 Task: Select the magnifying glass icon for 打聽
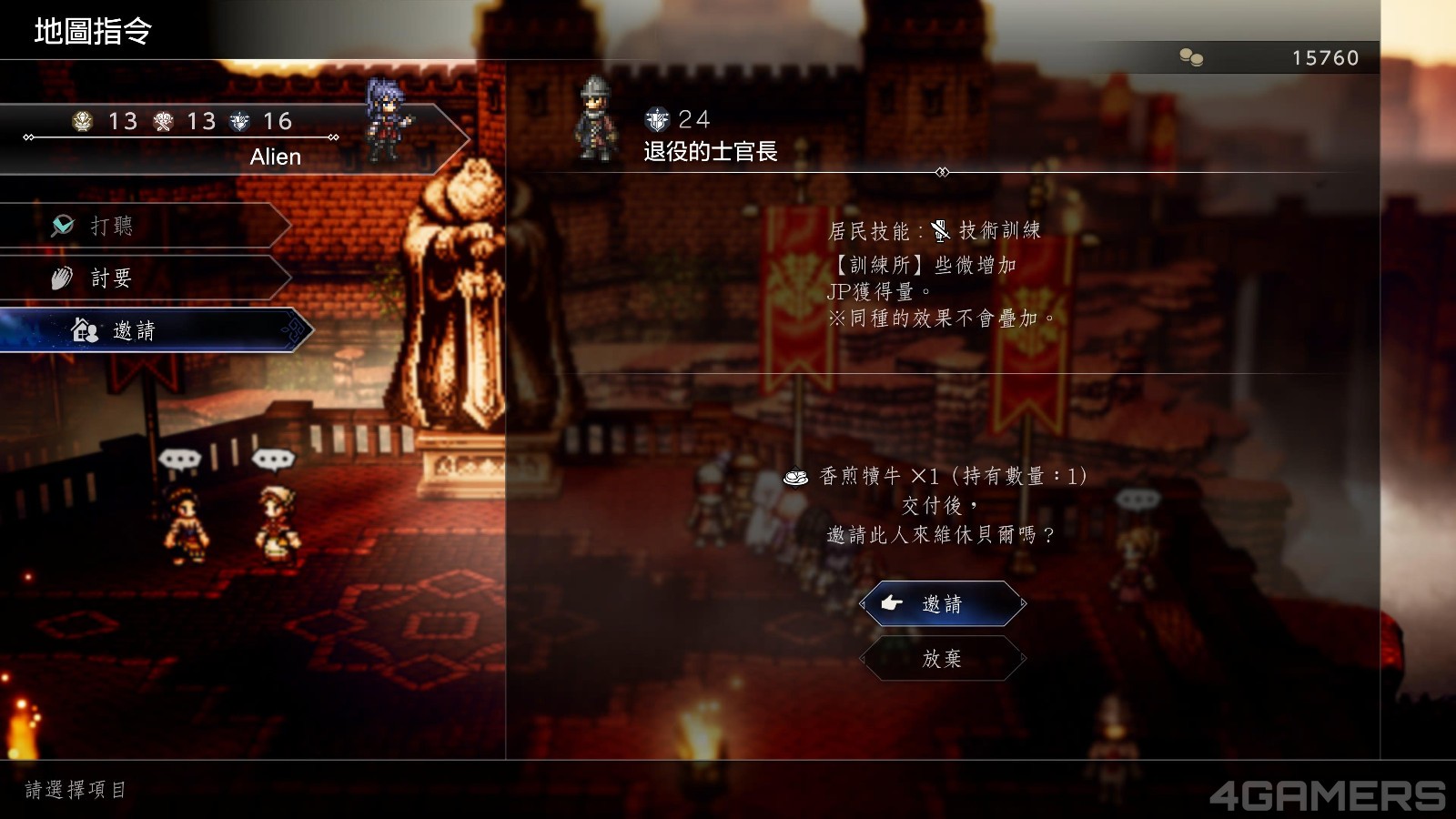(62, 226)
